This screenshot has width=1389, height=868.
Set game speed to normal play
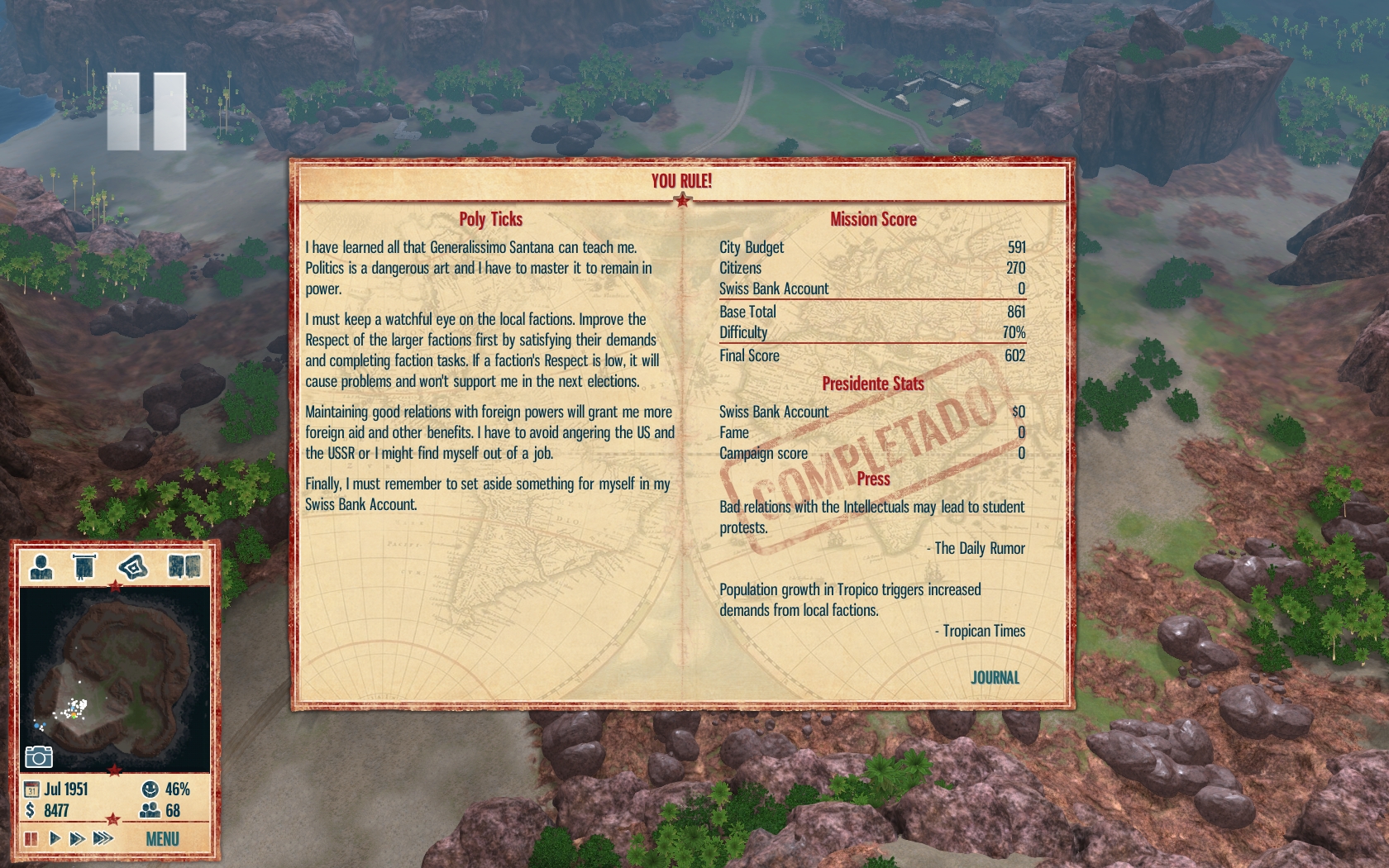coord(55,839)
